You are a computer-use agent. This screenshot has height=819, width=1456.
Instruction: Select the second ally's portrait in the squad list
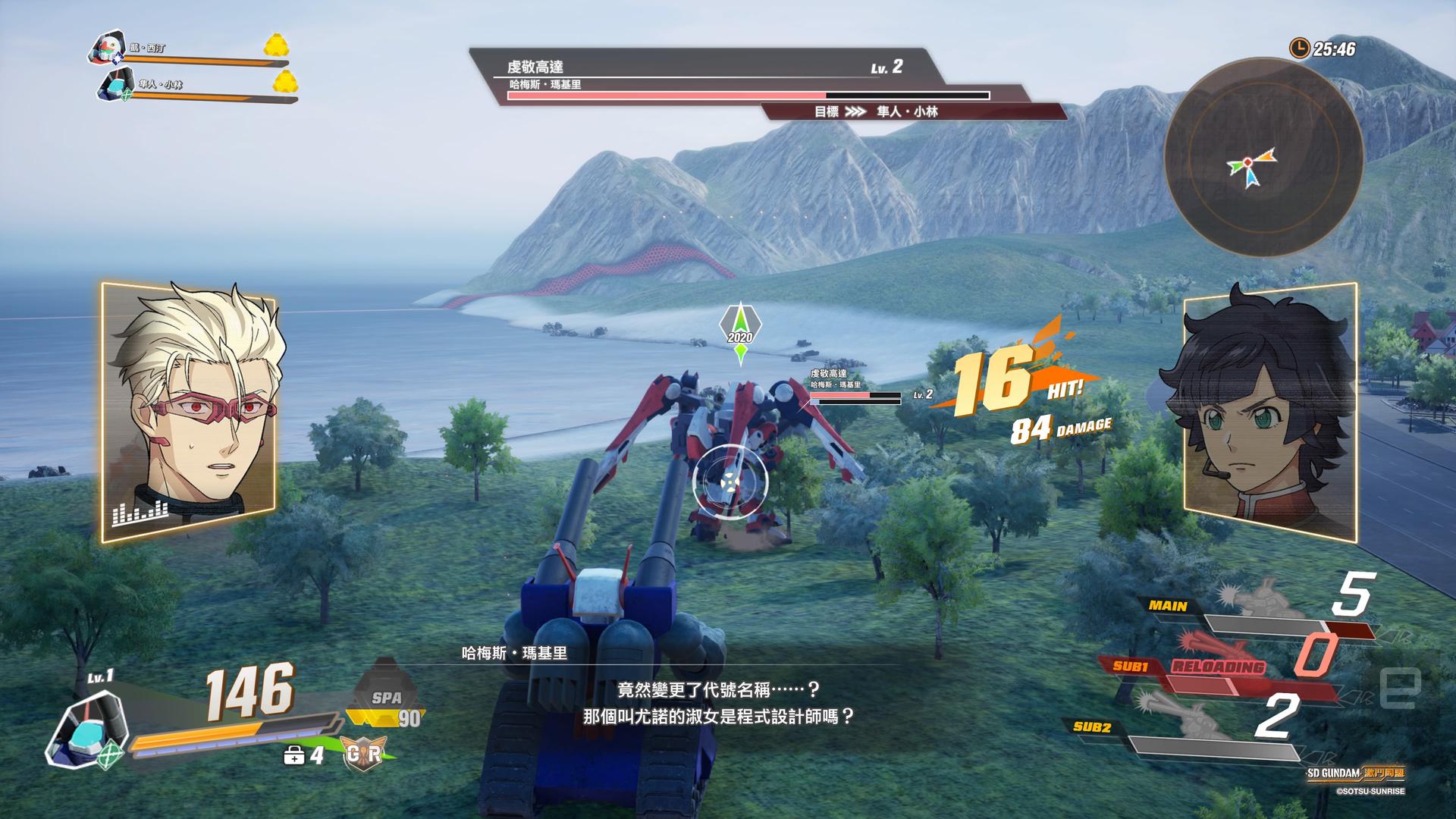[x=115, y=85]
